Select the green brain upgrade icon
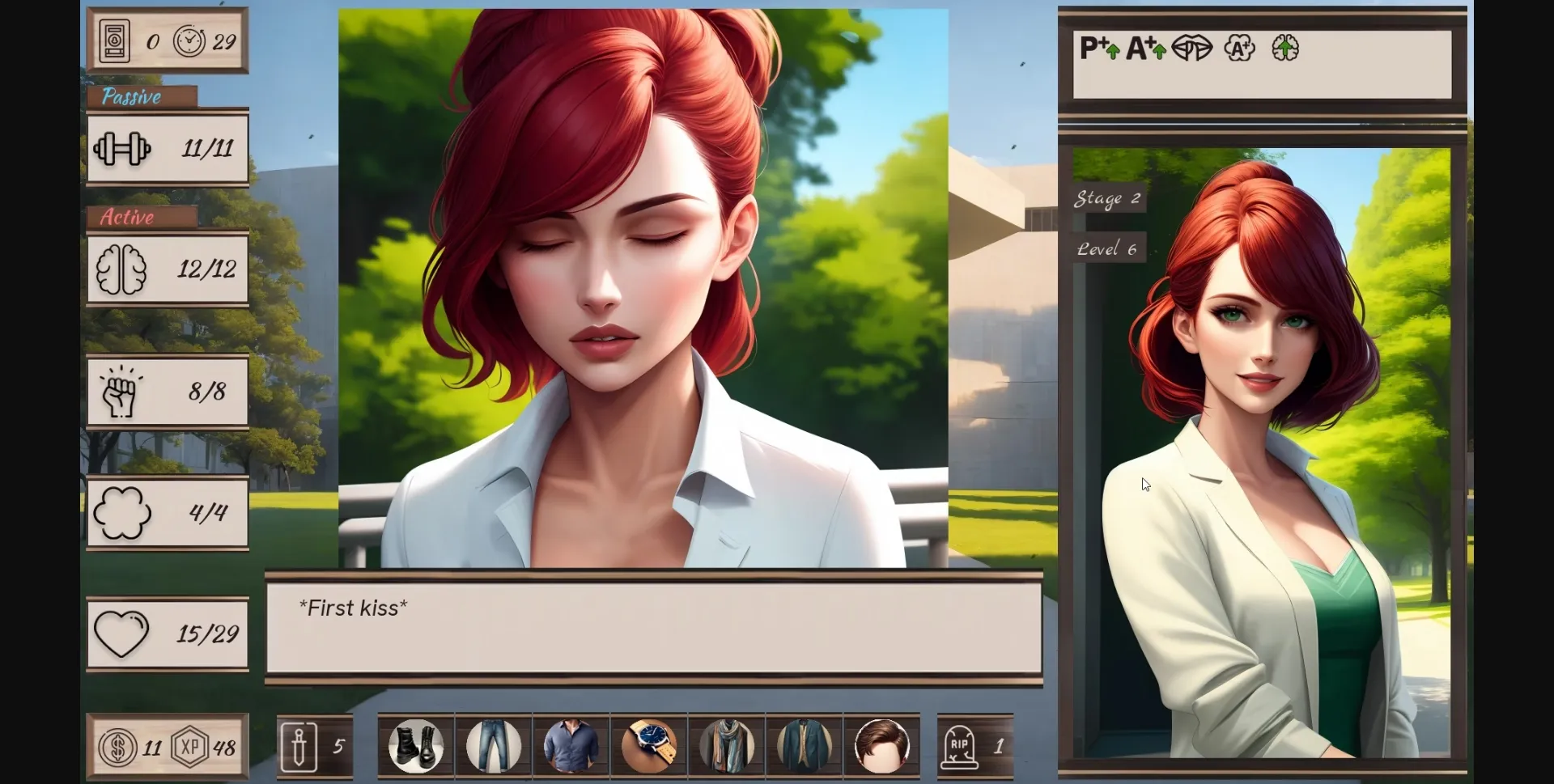 click(1283, 49)
